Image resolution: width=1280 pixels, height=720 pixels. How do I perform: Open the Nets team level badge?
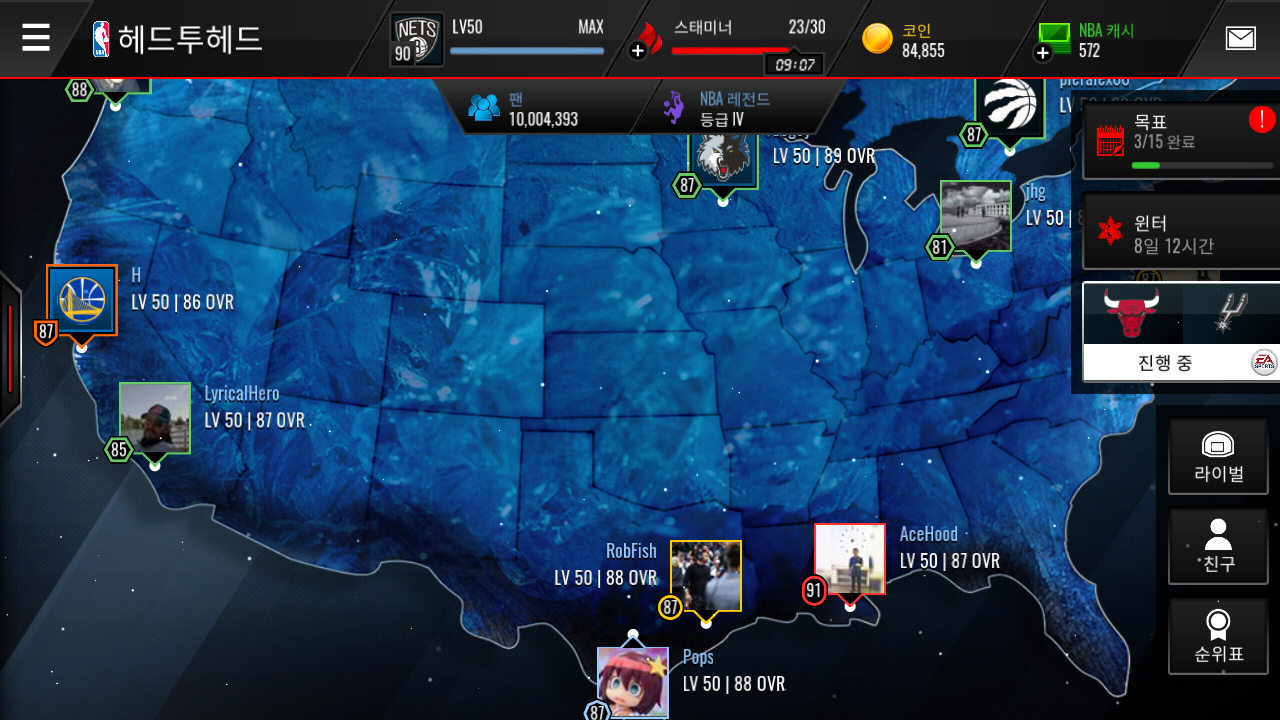pos(416,40)
